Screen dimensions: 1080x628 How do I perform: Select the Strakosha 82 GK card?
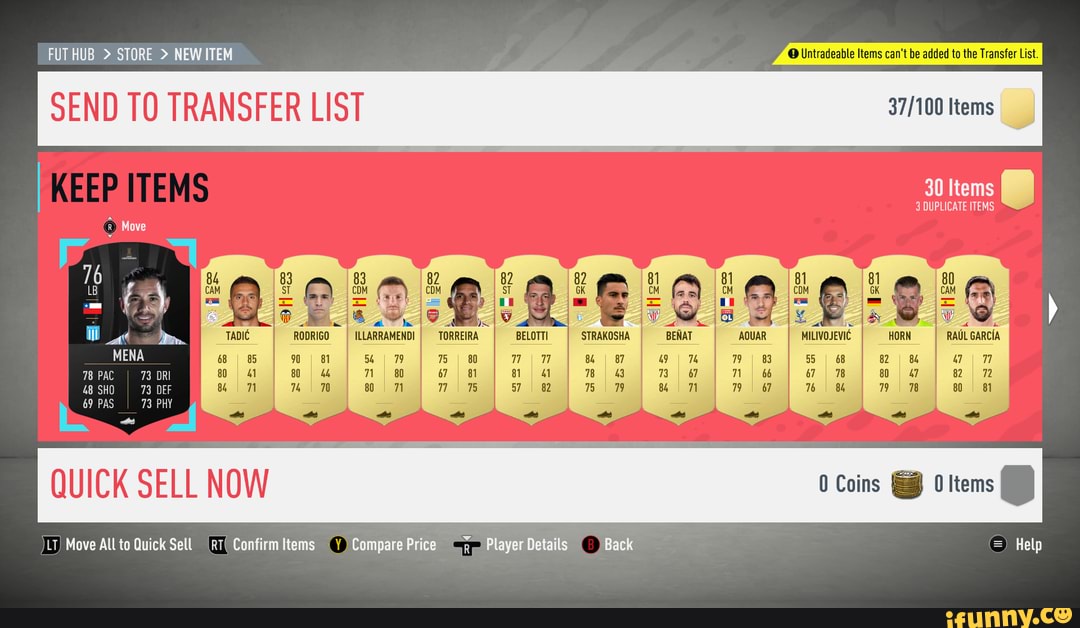coord(605,340)
